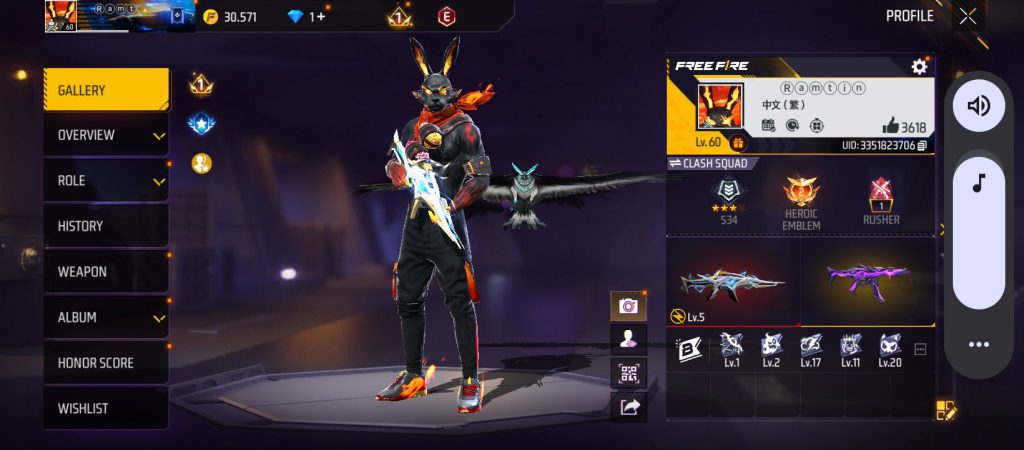
Task: Add diamonds with the plus button
Action: coord(320,17)
